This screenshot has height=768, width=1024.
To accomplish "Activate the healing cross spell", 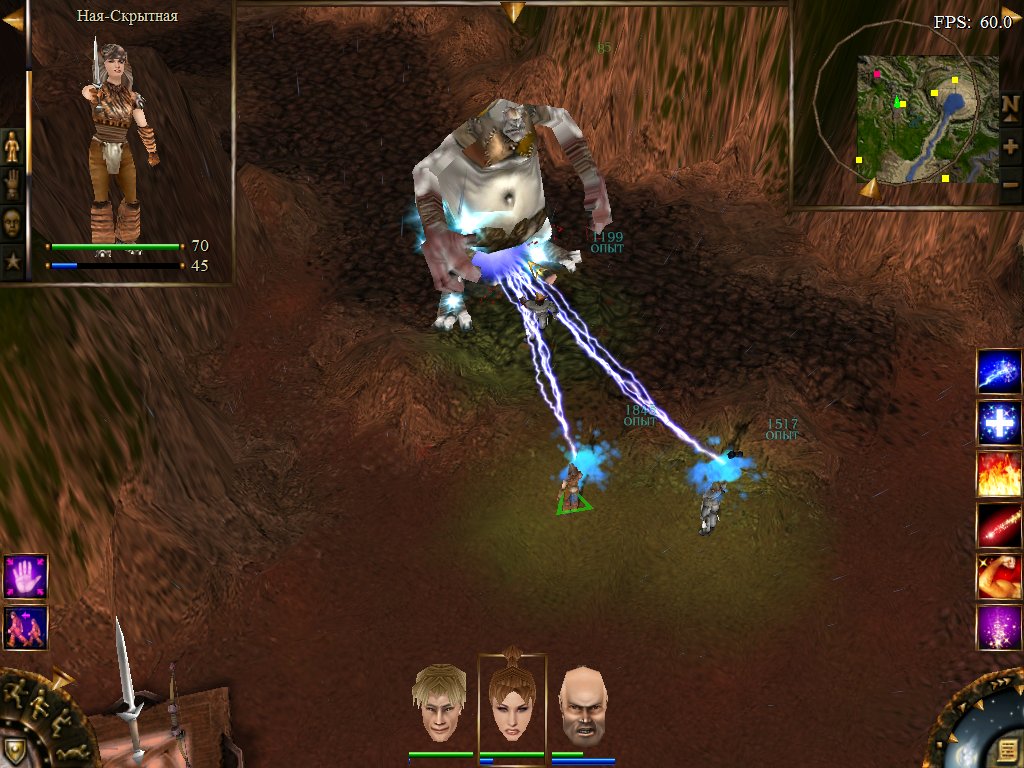I will pyautogui.click(x=999, y=423).
